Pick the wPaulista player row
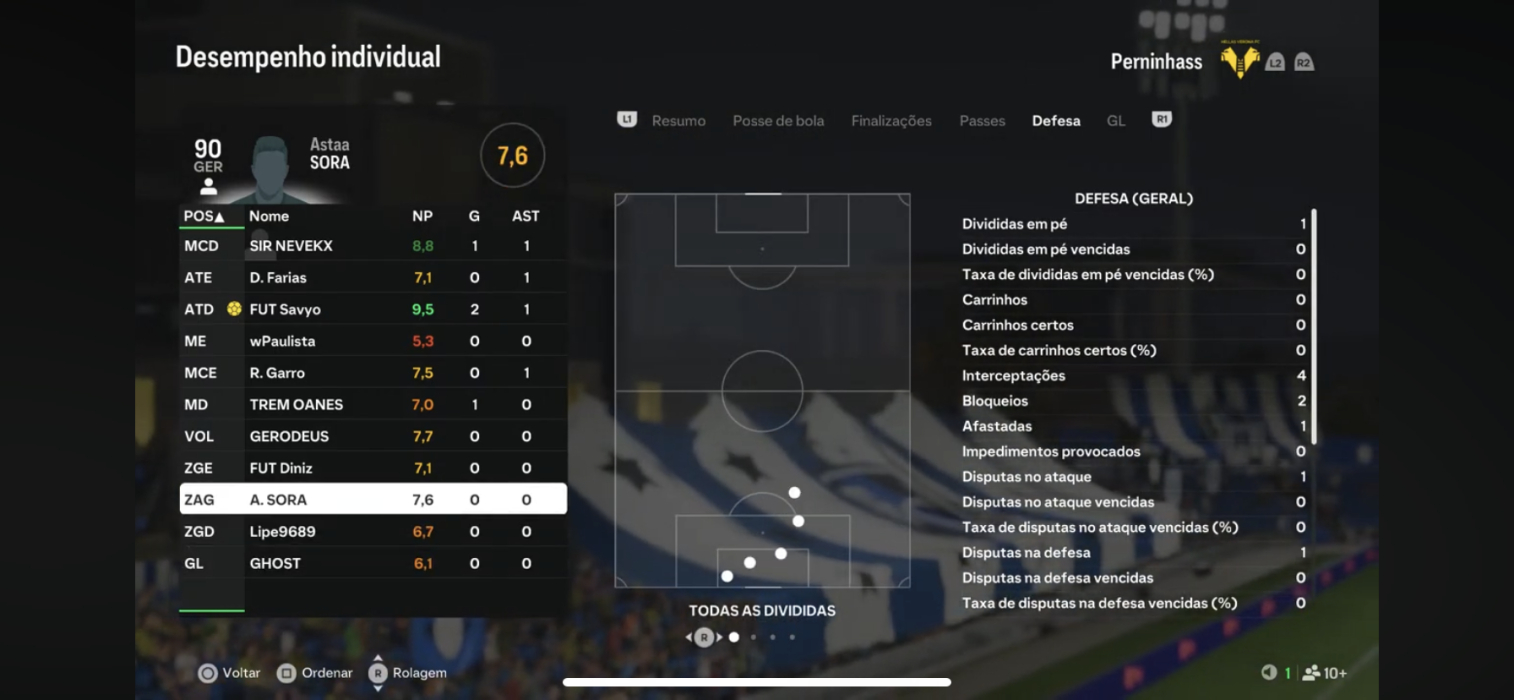The height and width of the screenshot is (700, 1514). click(x=372, y=341)
